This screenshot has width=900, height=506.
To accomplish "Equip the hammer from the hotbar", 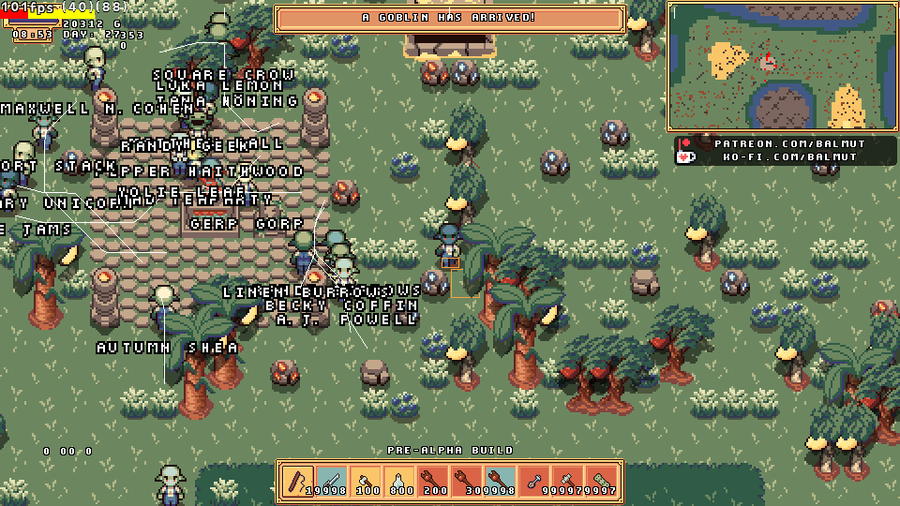I will pyautogui.click(x=564, y=480).
